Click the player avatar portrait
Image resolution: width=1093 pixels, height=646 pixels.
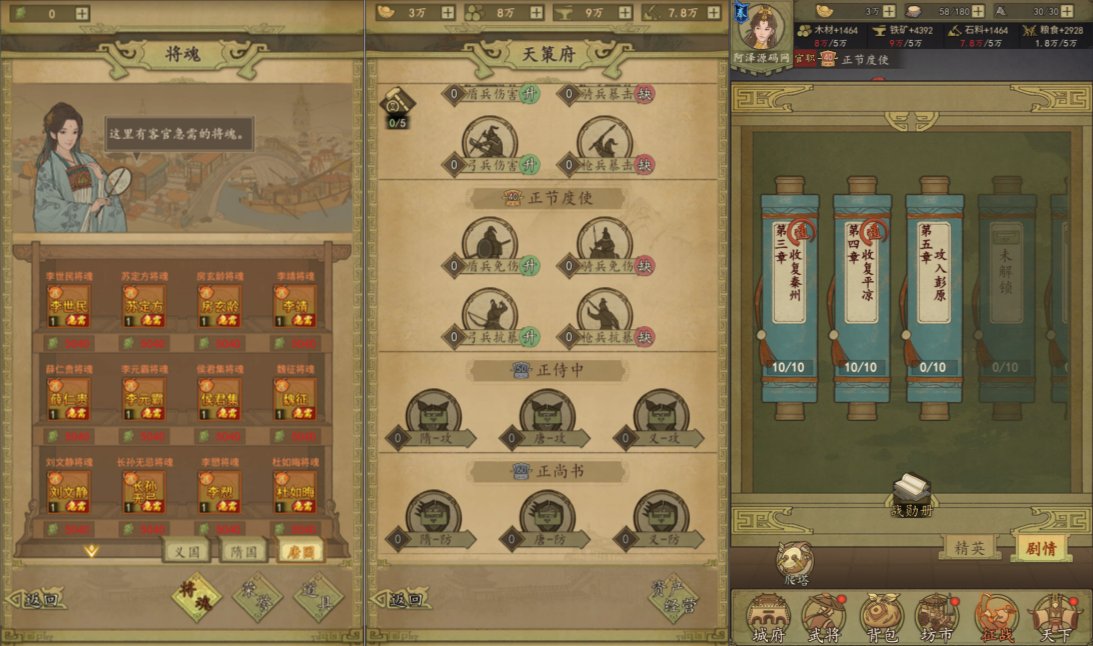tap(763, 28)
